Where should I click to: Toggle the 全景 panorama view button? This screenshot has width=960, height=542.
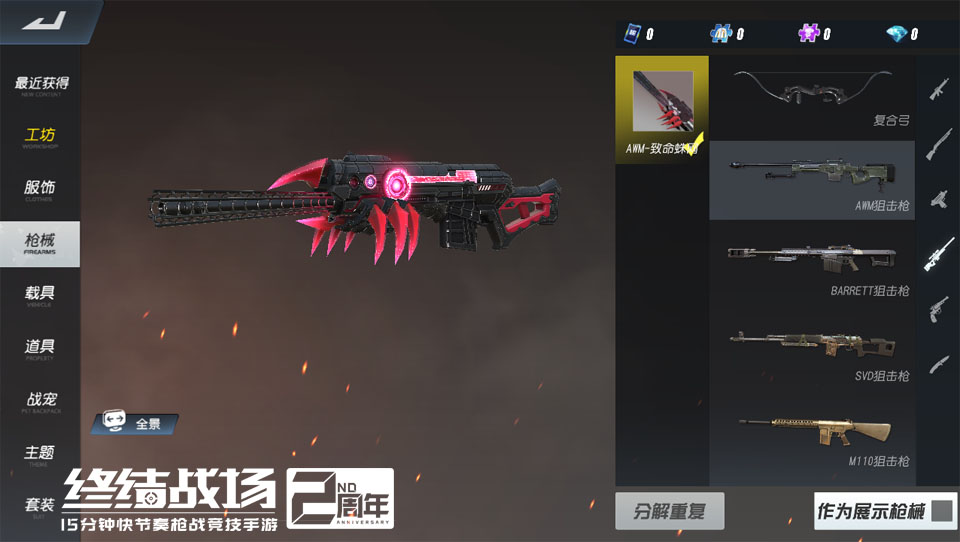134,424
